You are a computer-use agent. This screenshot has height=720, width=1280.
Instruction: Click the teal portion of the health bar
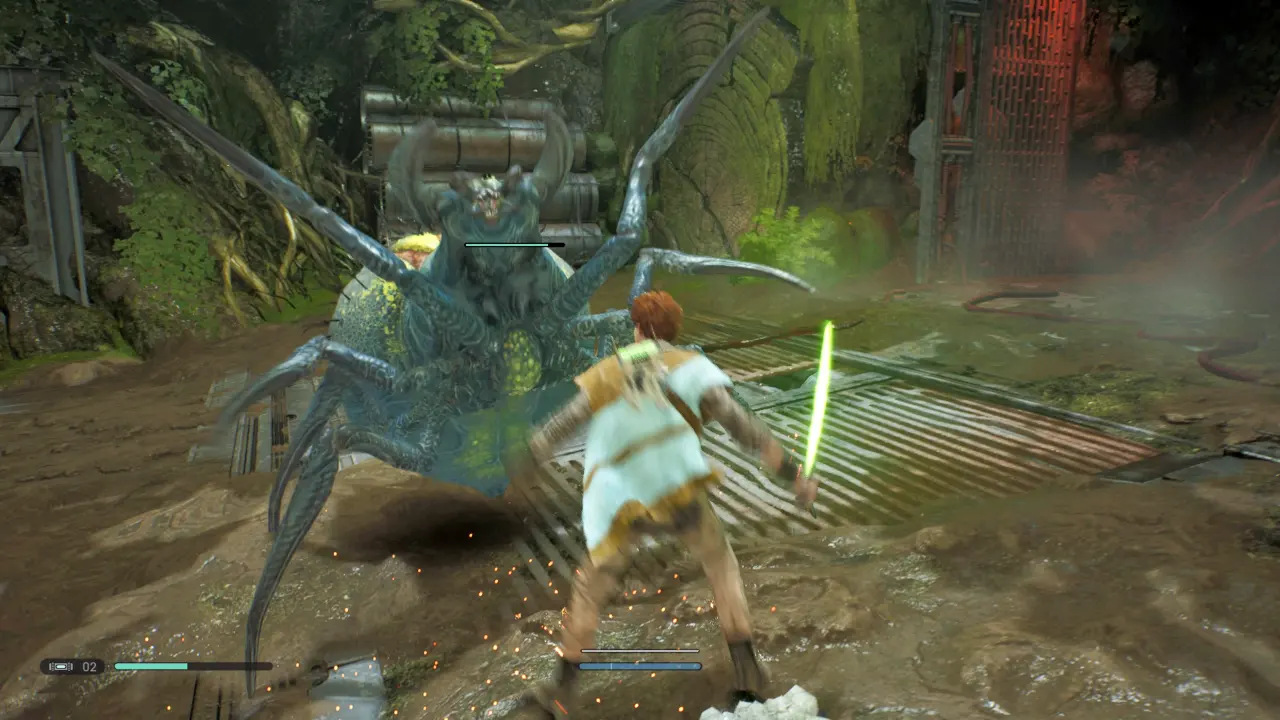point(150,664)
